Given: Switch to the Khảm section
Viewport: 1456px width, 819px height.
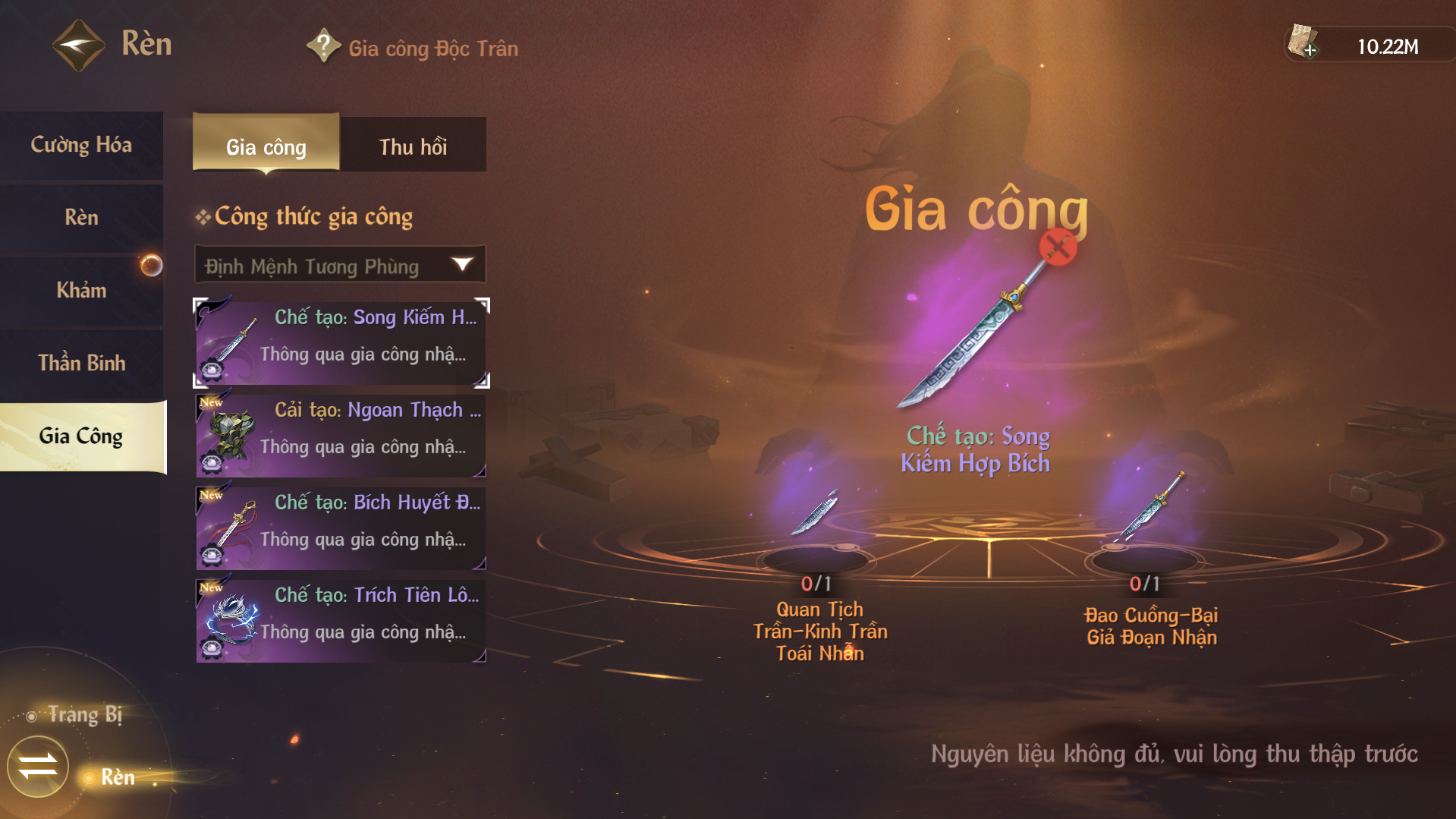Looking at the screenshot, I should pyautogui.click(x=81, y=291).
